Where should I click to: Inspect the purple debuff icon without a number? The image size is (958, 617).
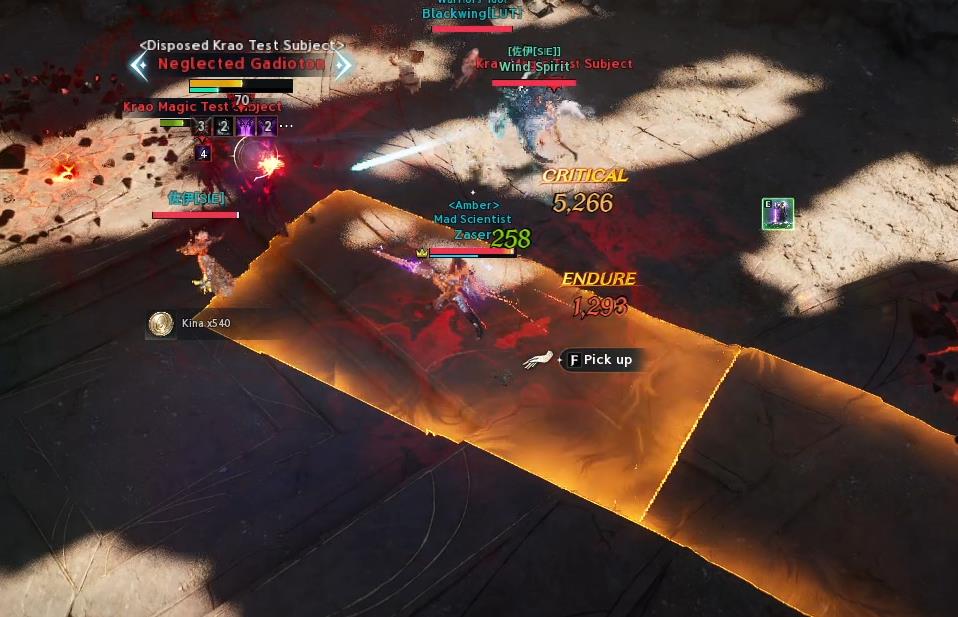pos(245,127)
